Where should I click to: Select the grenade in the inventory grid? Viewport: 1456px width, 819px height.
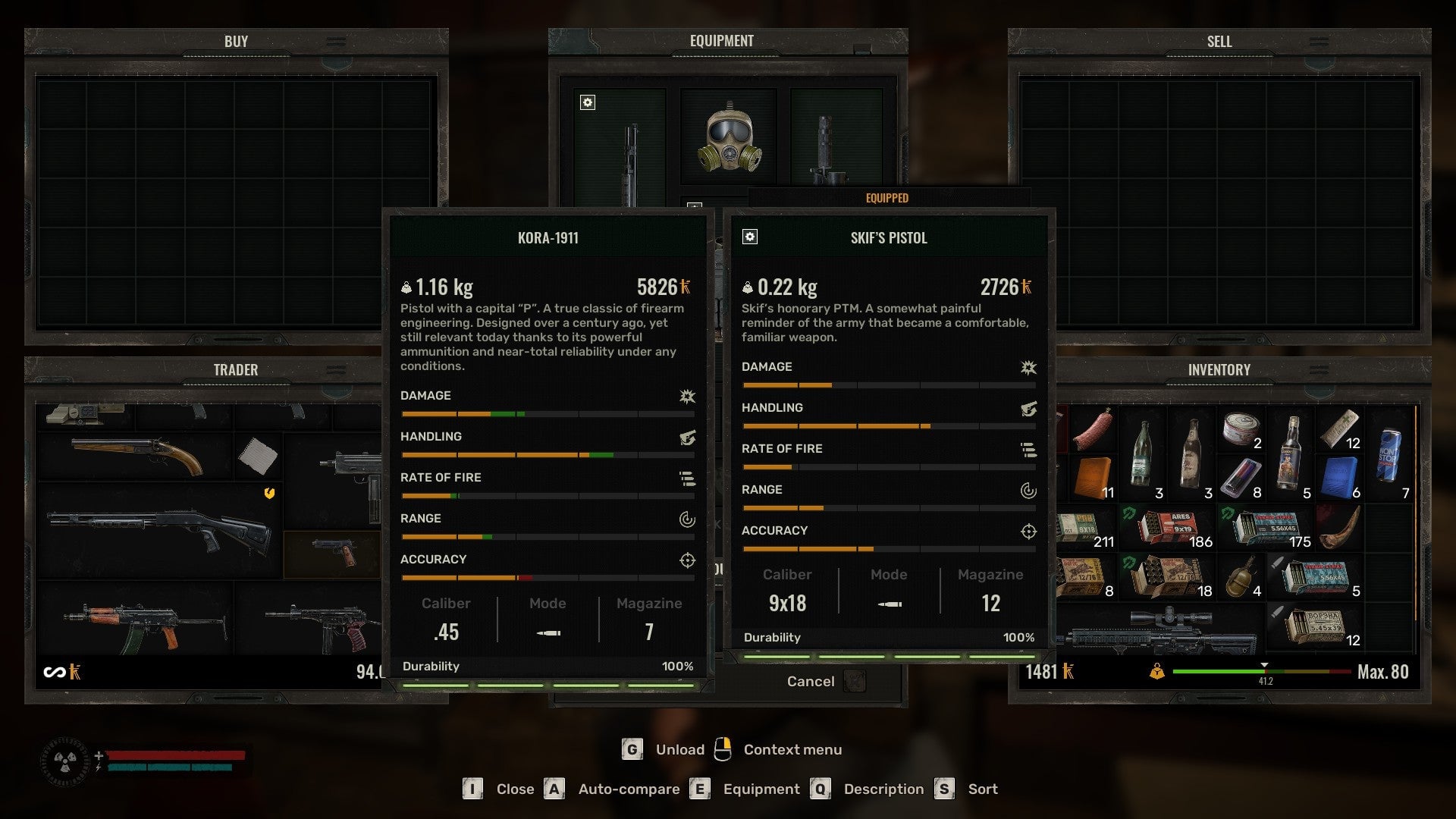(1241, 579)
